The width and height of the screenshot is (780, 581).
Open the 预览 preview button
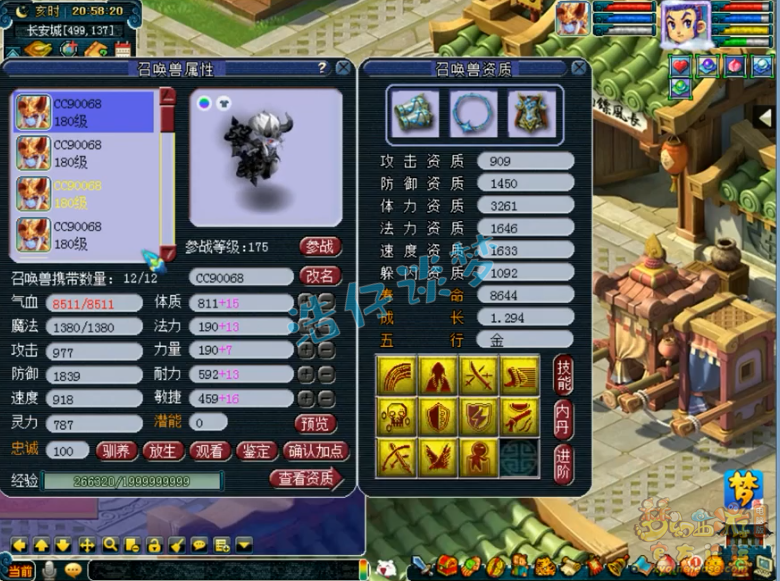[x=316, y=423]
